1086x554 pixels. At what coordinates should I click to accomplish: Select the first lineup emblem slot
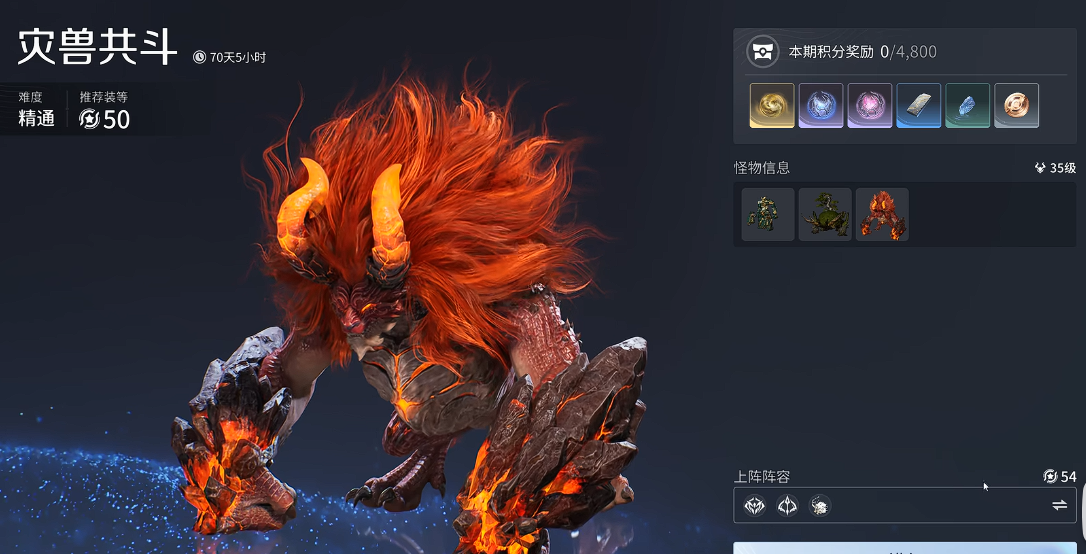coord(755,506)
